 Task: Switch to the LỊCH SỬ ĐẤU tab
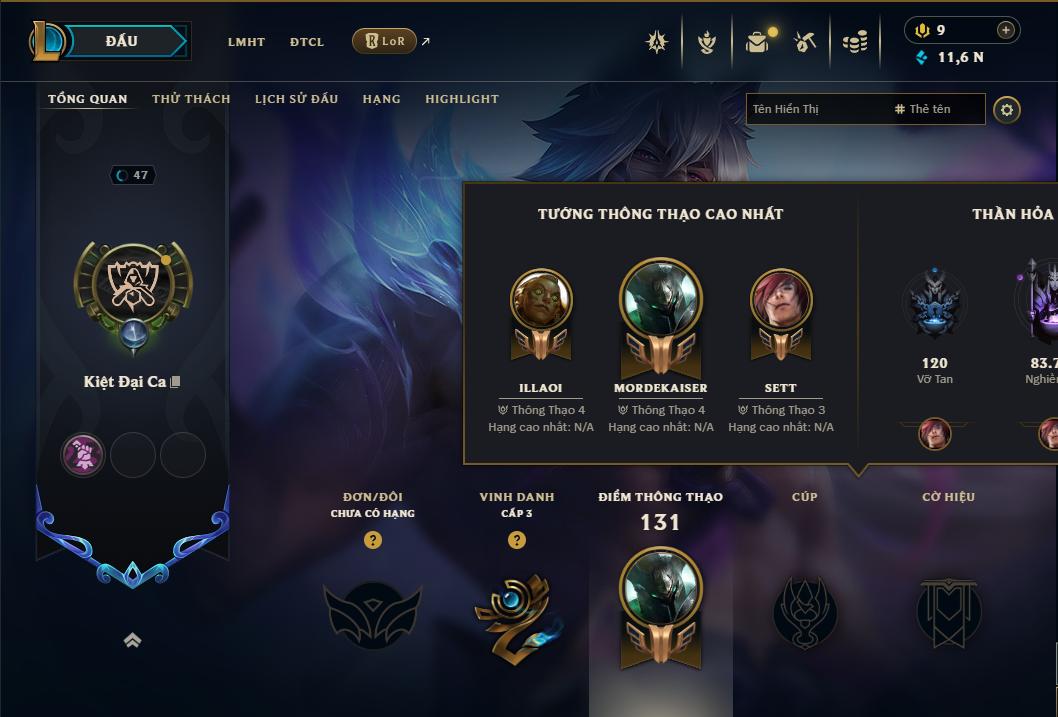[296, 99]
